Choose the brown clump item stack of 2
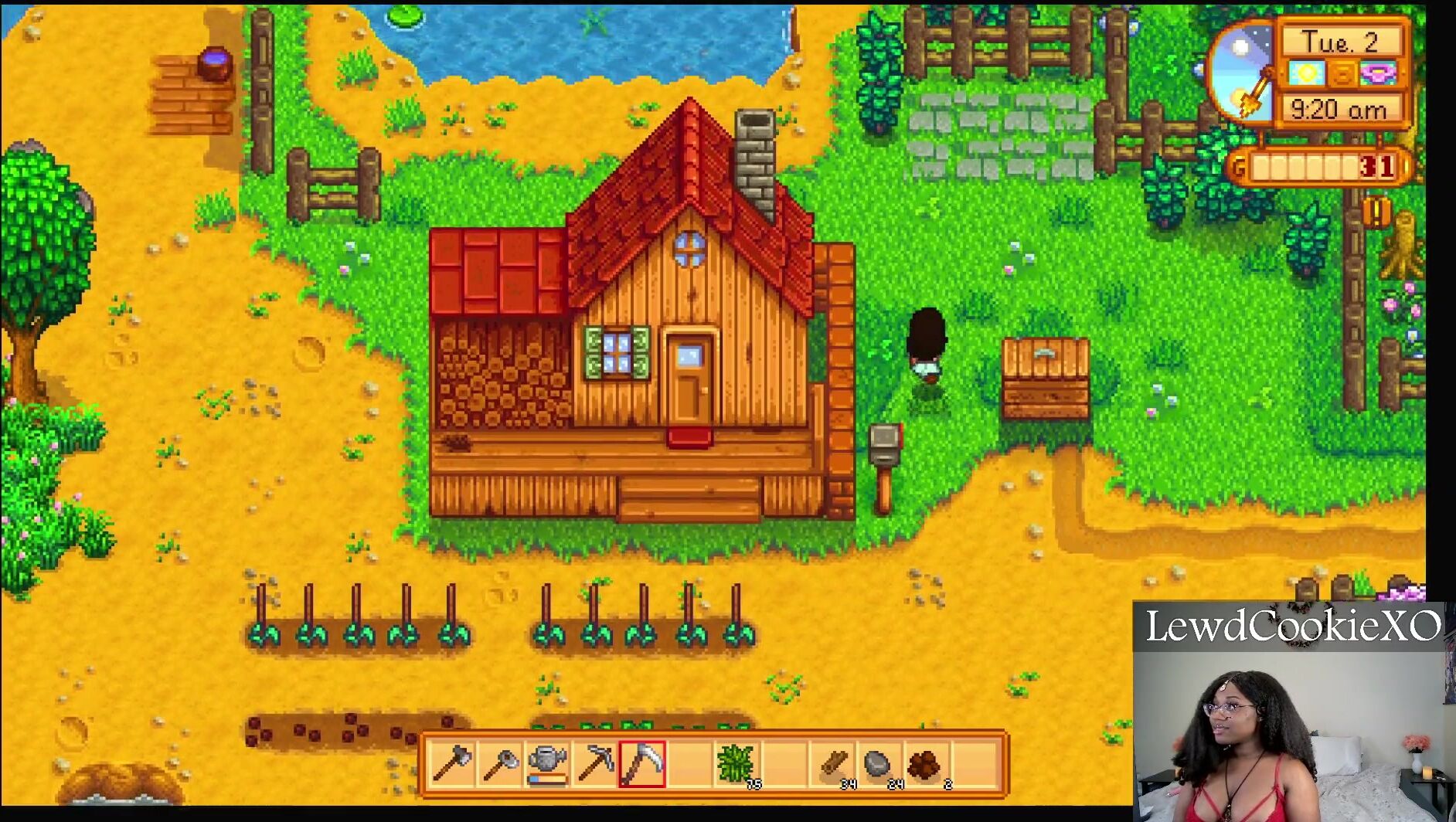 927,764
